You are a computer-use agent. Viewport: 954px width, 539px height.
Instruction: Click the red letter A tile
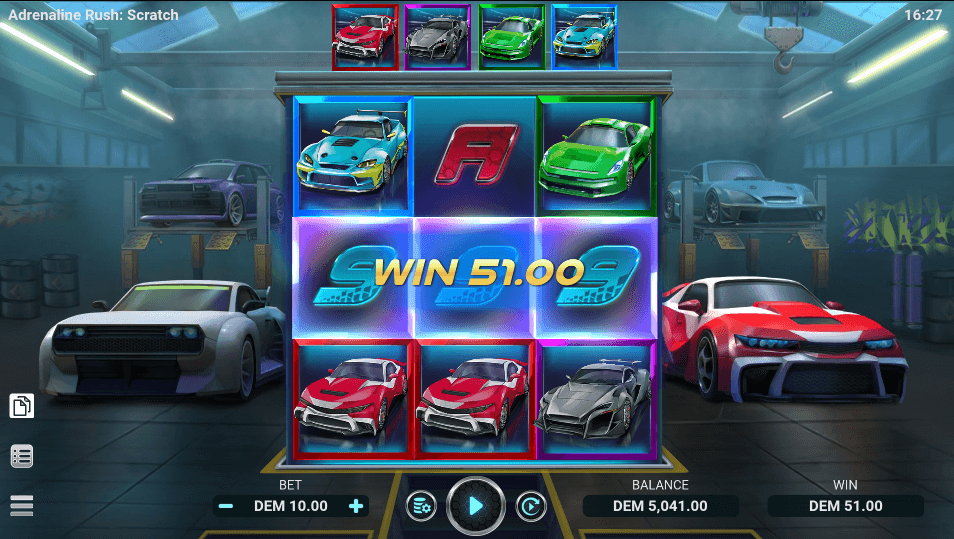475,156
